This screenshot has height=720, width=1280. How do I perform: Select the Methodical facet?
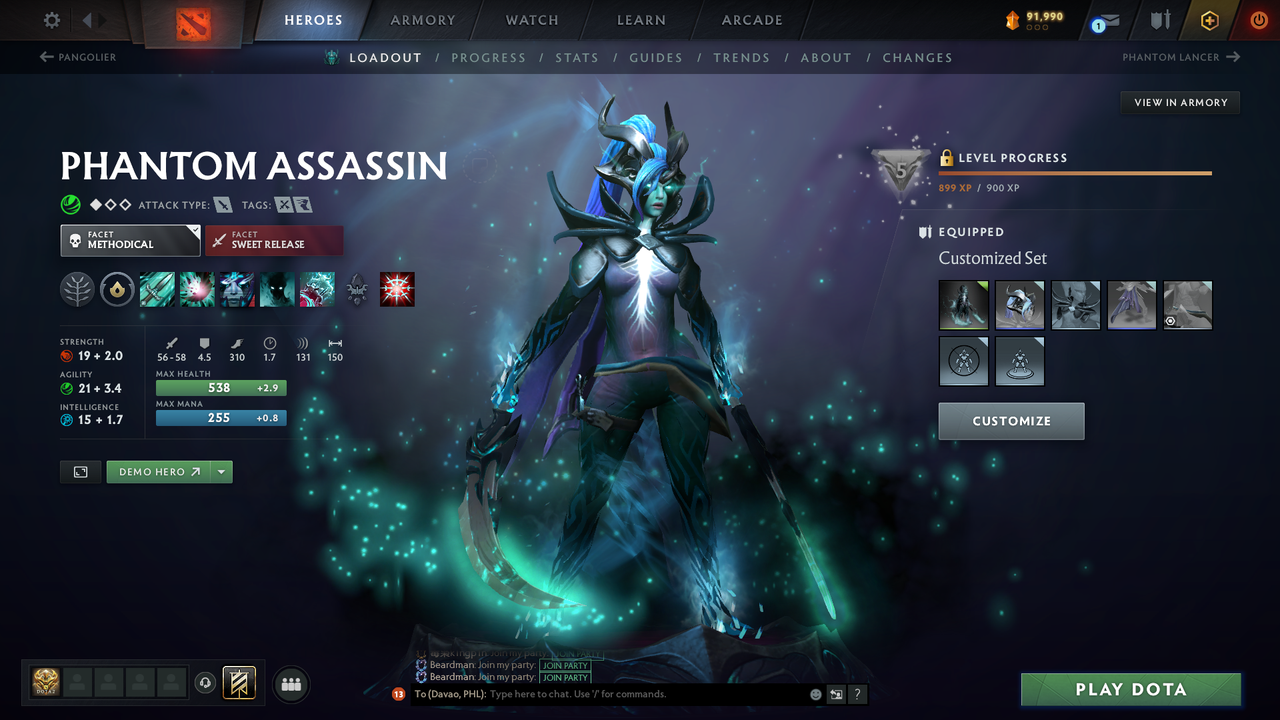[130, 240]
